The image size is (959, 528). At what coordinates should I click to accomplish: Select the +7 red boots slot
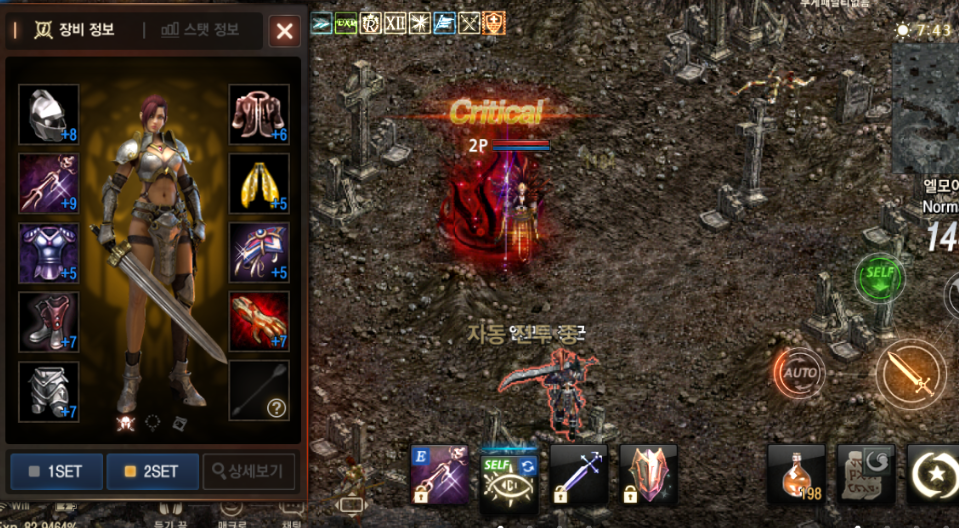[48, 322]
